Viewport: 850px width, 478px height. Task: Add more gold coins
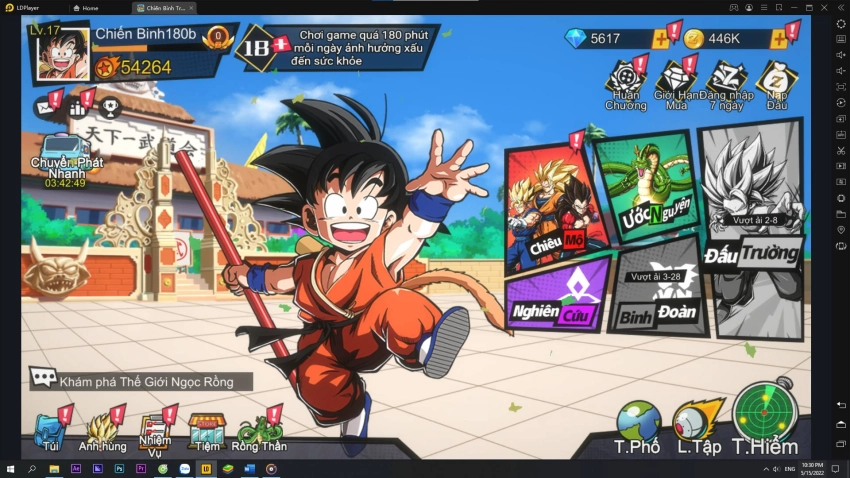(x=779, y=39)
